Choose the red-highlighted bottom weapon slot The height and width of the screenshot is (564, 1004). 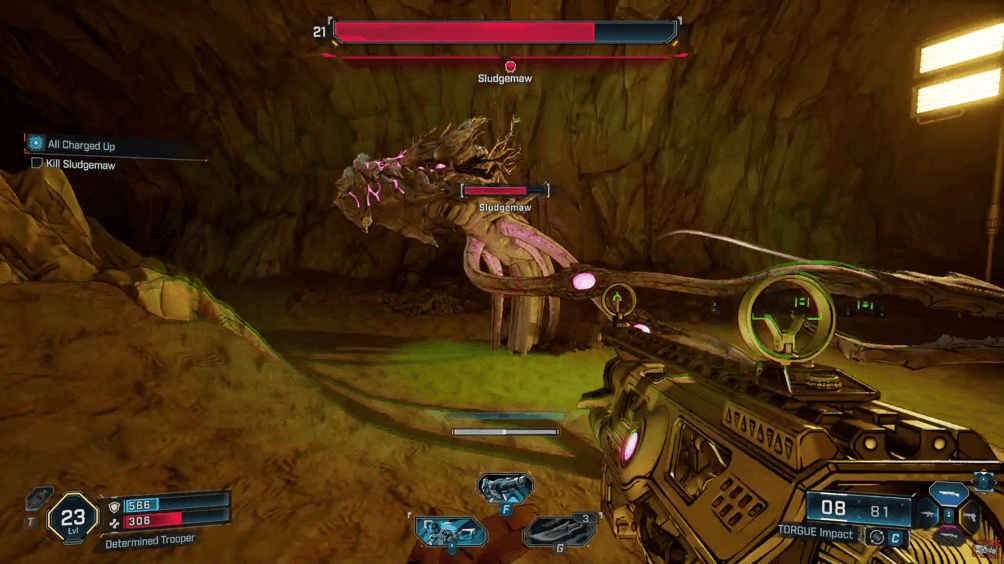click(x=947, y=537)
